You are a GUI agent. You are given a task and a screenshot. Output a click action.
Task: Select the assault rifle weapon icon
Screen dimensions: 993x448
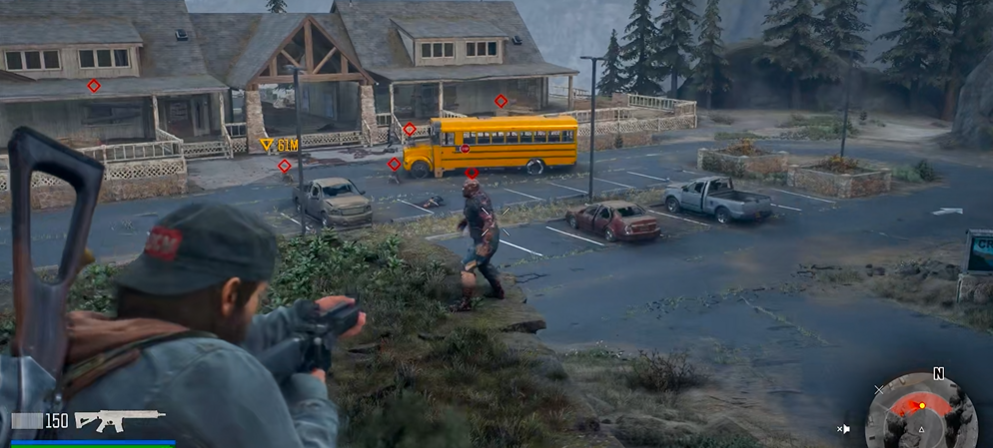(x=119, y=420)
